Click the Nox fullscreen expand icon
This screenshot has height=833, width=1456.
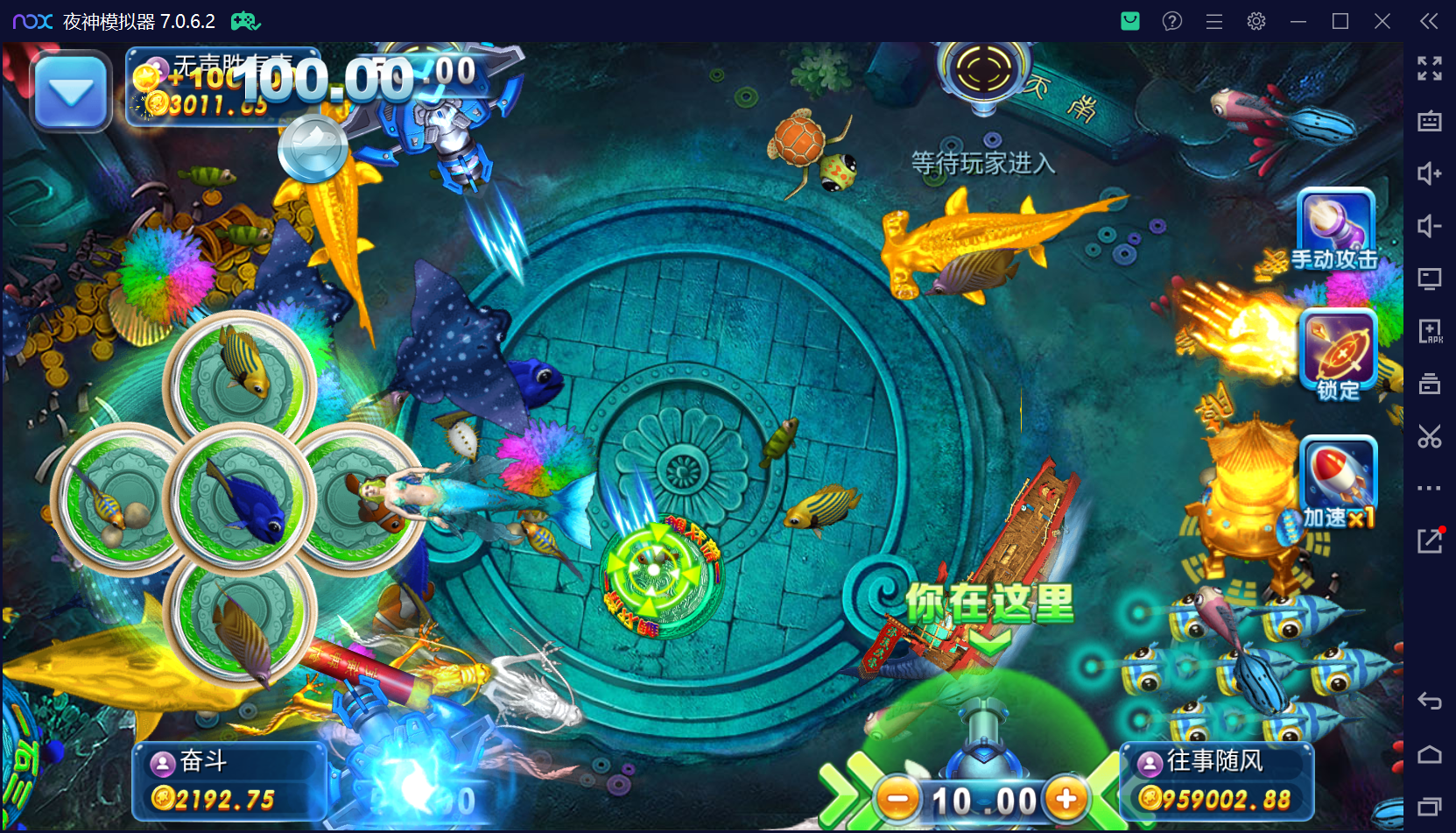pyautogui.click(x=1429, y=68)
